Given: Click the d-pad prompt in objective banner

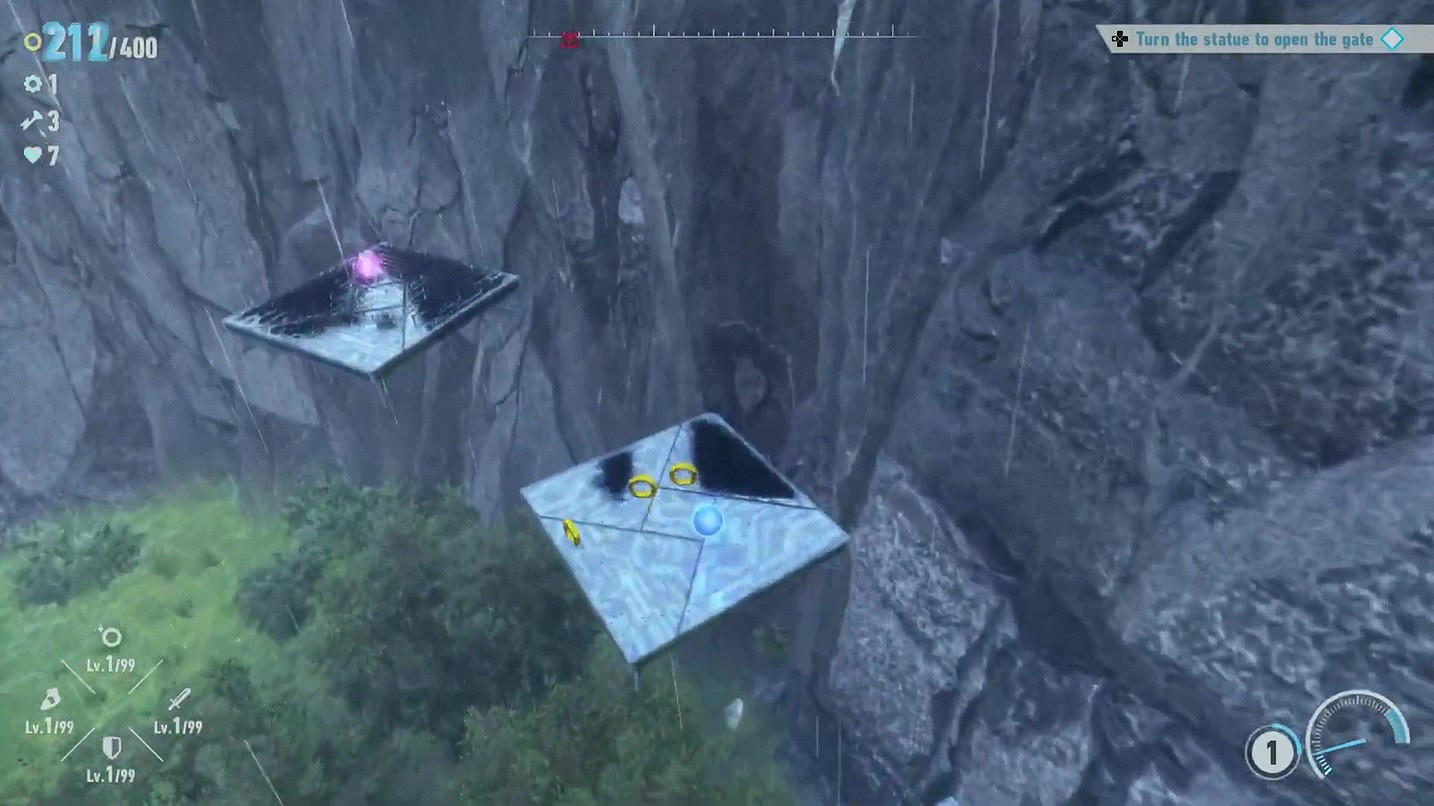Looking at the screenshot, I should (1122, 39).
